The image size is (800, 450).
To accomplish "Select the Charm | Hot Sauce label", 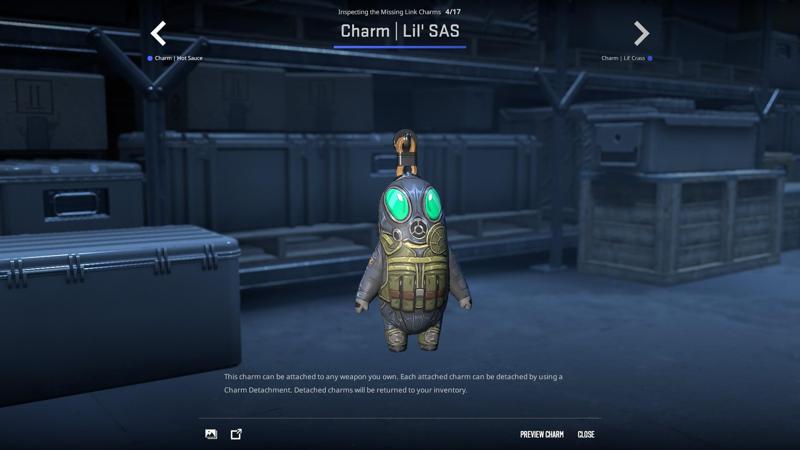I will [177, 58].
